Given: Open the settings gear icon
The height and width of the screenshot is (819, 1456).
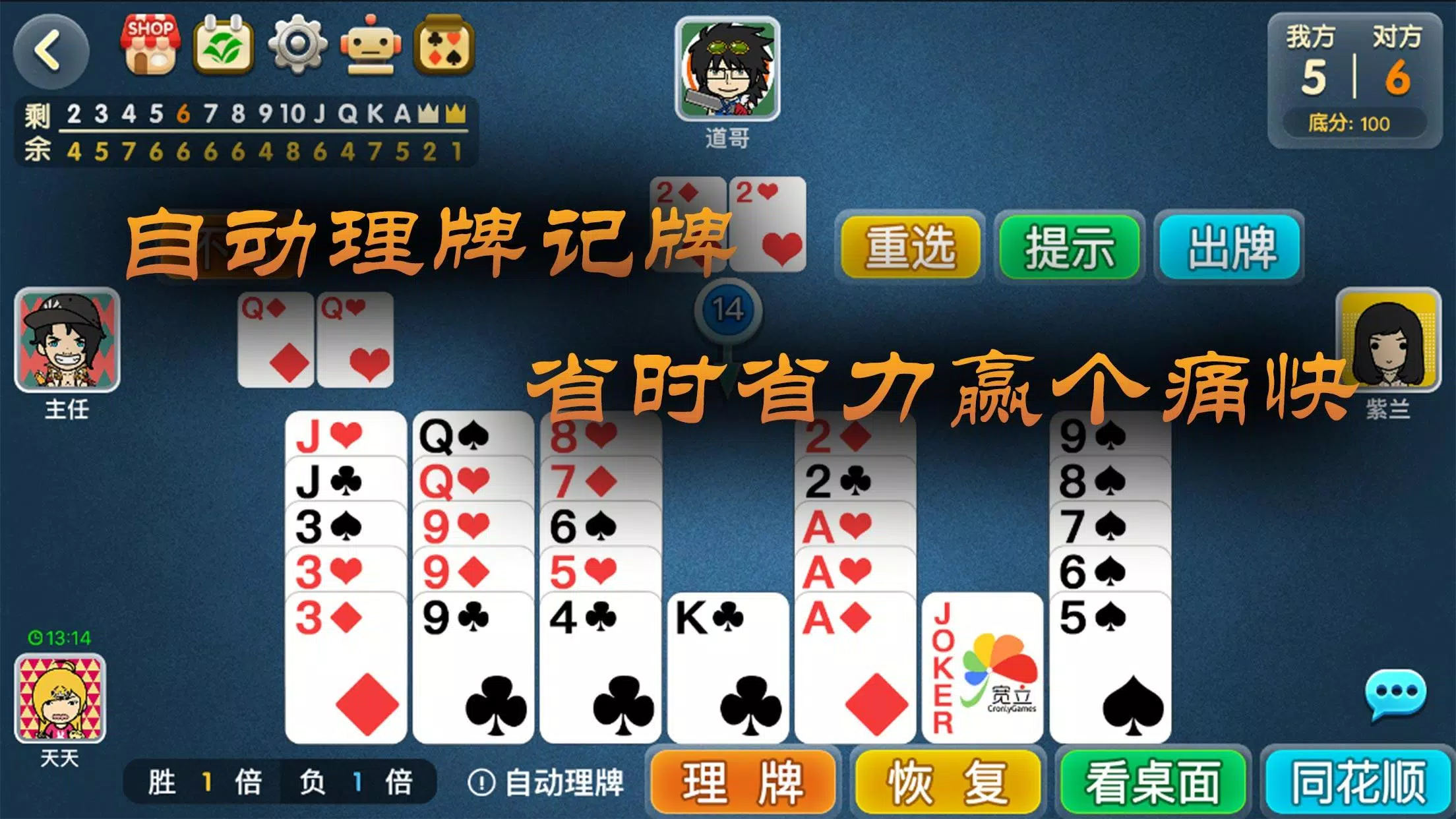Looking at the screenshot, I should pos(298,45).
